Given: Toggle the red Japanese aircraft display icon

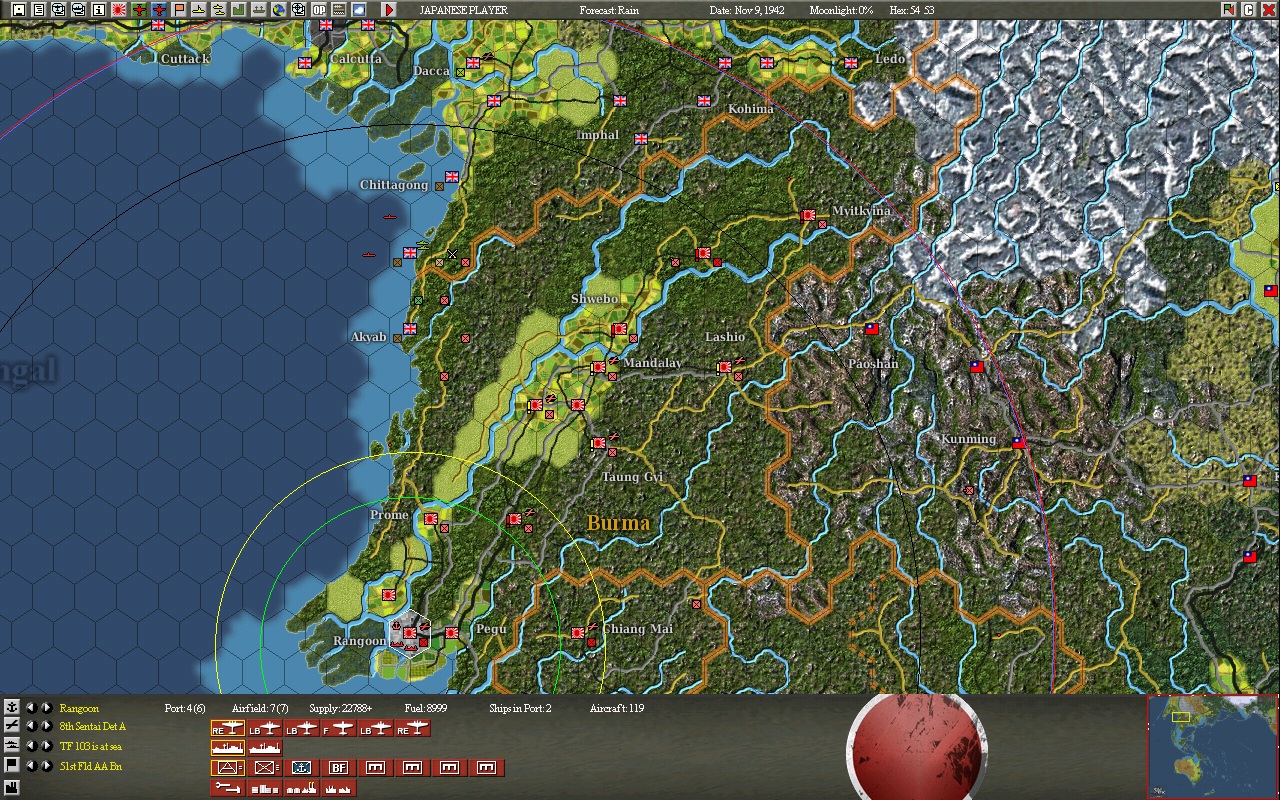Looking at the screenshot, I should (x=137, y=8).
